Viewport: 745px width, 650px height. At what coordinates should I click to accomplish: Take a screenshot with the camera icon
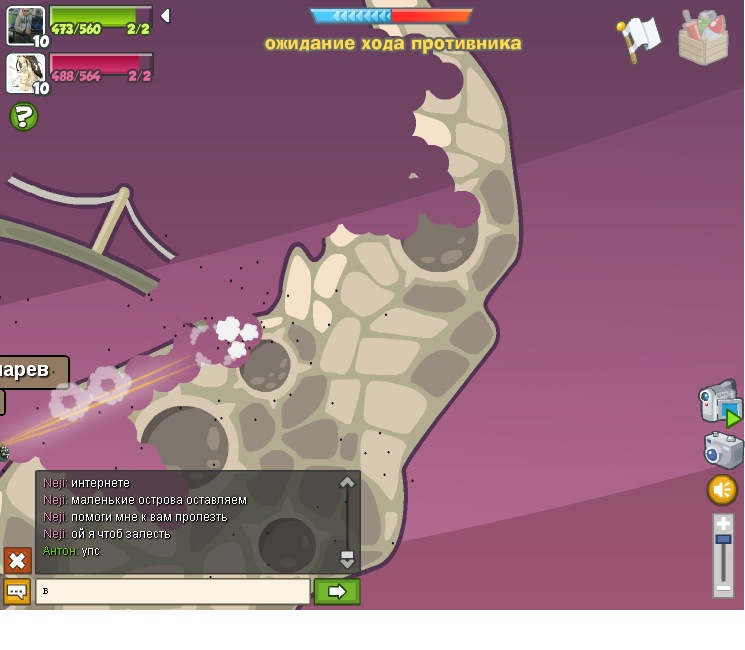click(723, 450)
